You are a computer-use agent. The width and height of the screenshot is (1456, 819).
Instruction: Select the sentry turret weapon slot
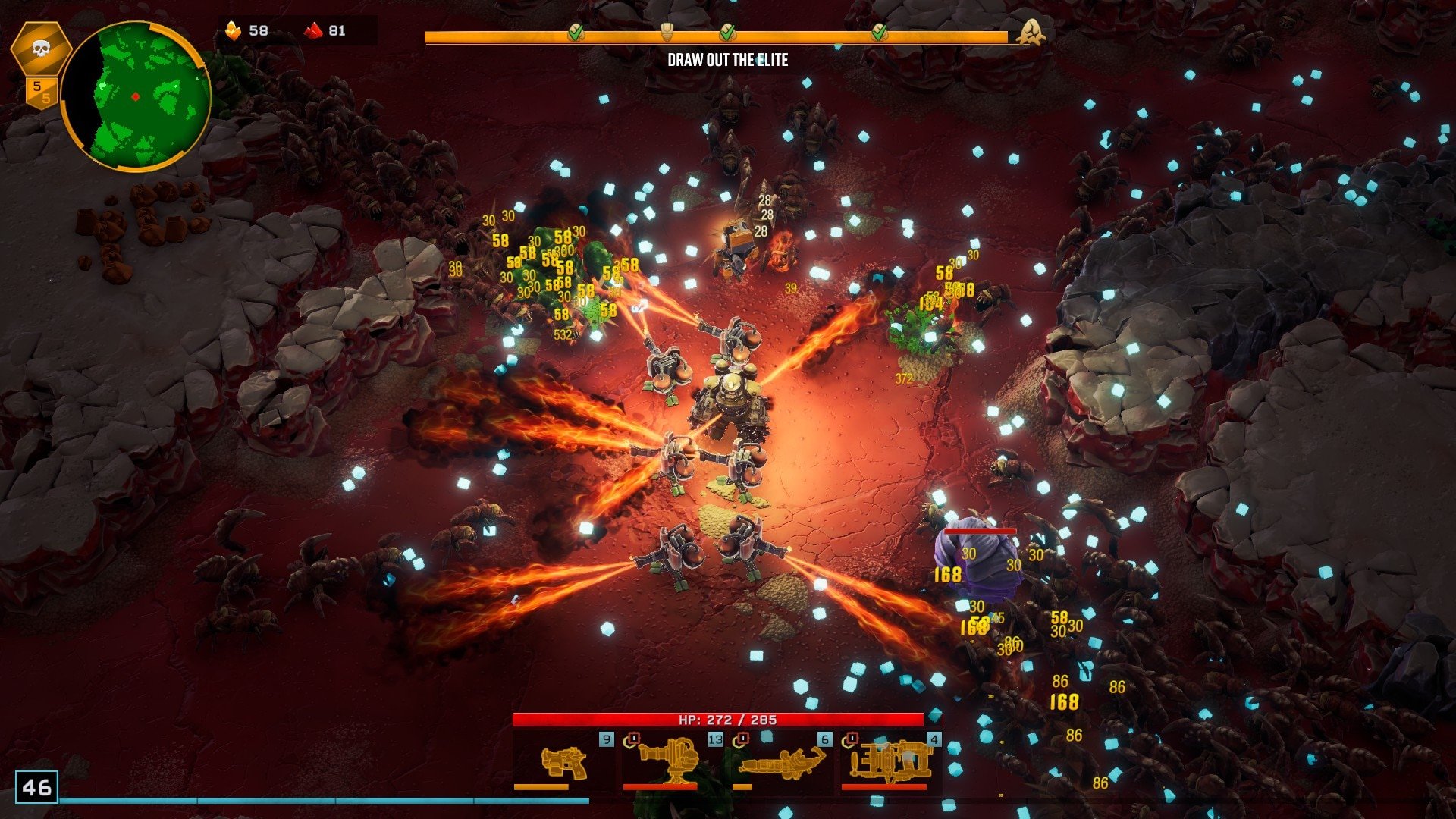click(670, 762)
